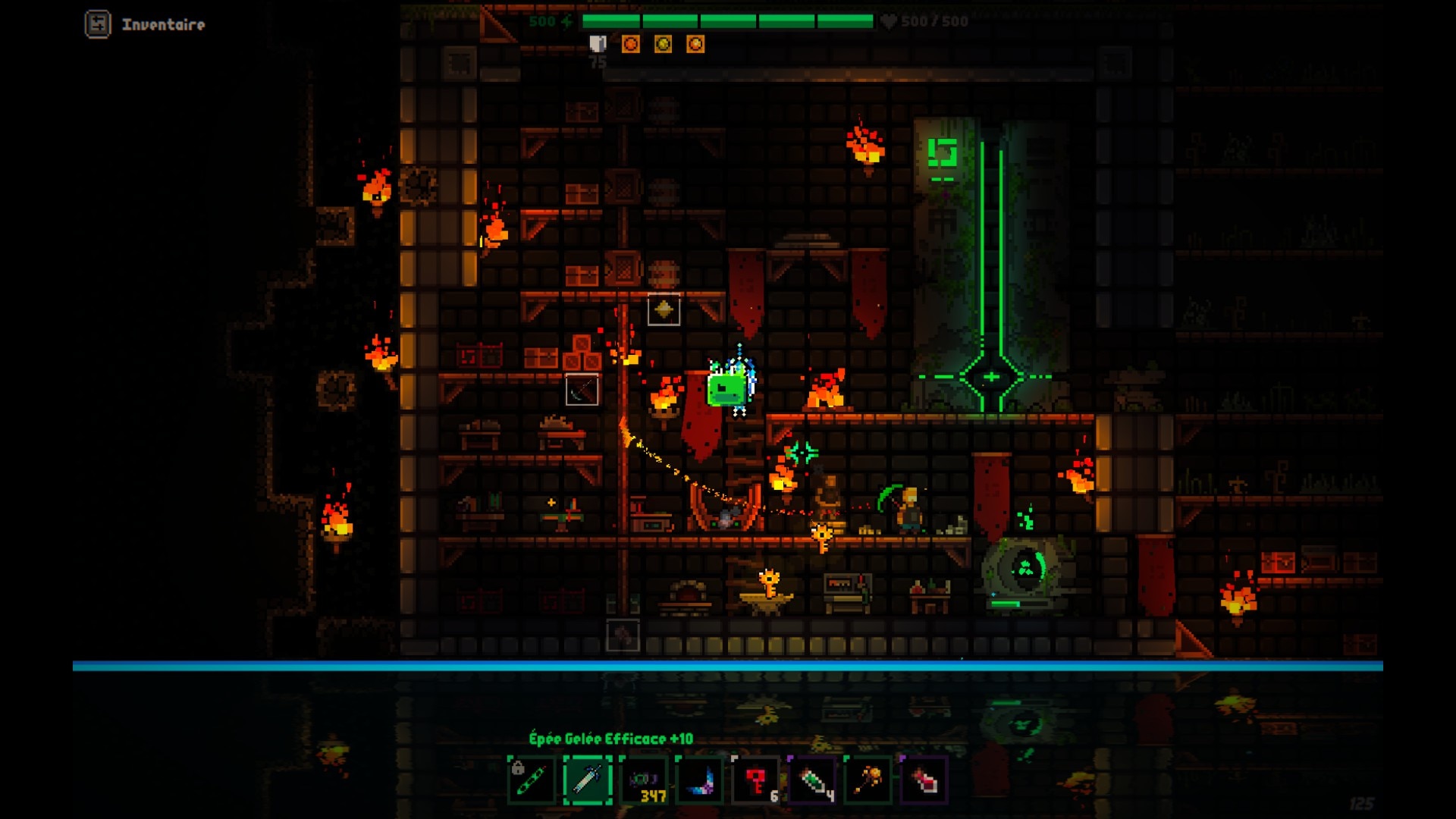Select the green potion vial slot
The image size is (1456, 819).
point(812,780)
